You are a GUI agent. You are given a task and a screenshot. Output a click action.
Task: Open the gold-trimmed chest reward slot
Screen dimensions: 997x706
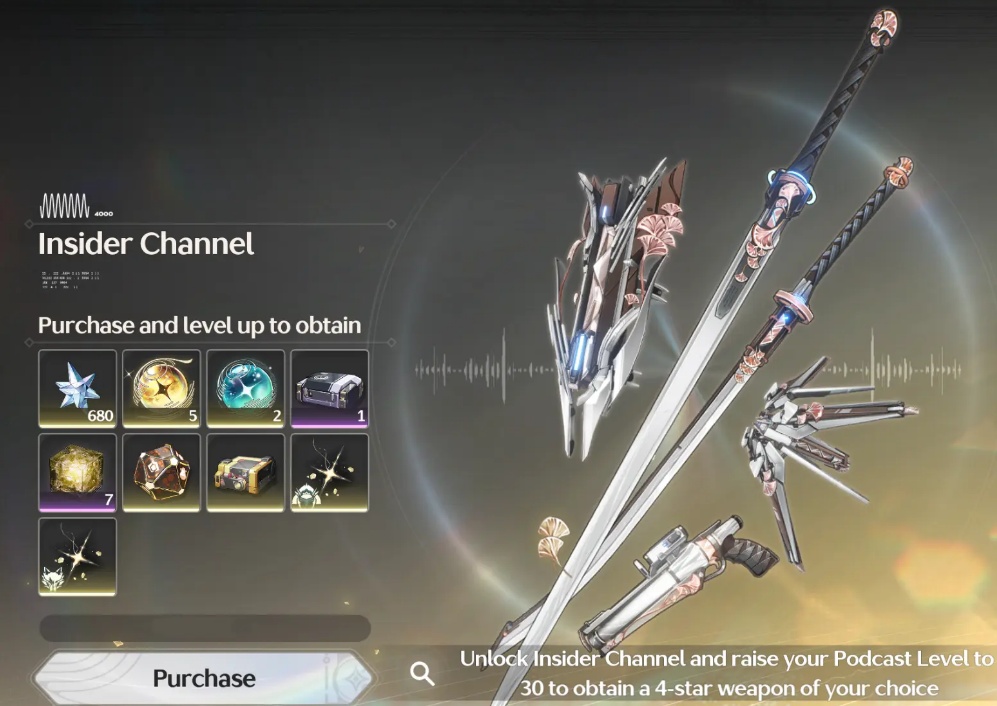click(246, 472)
